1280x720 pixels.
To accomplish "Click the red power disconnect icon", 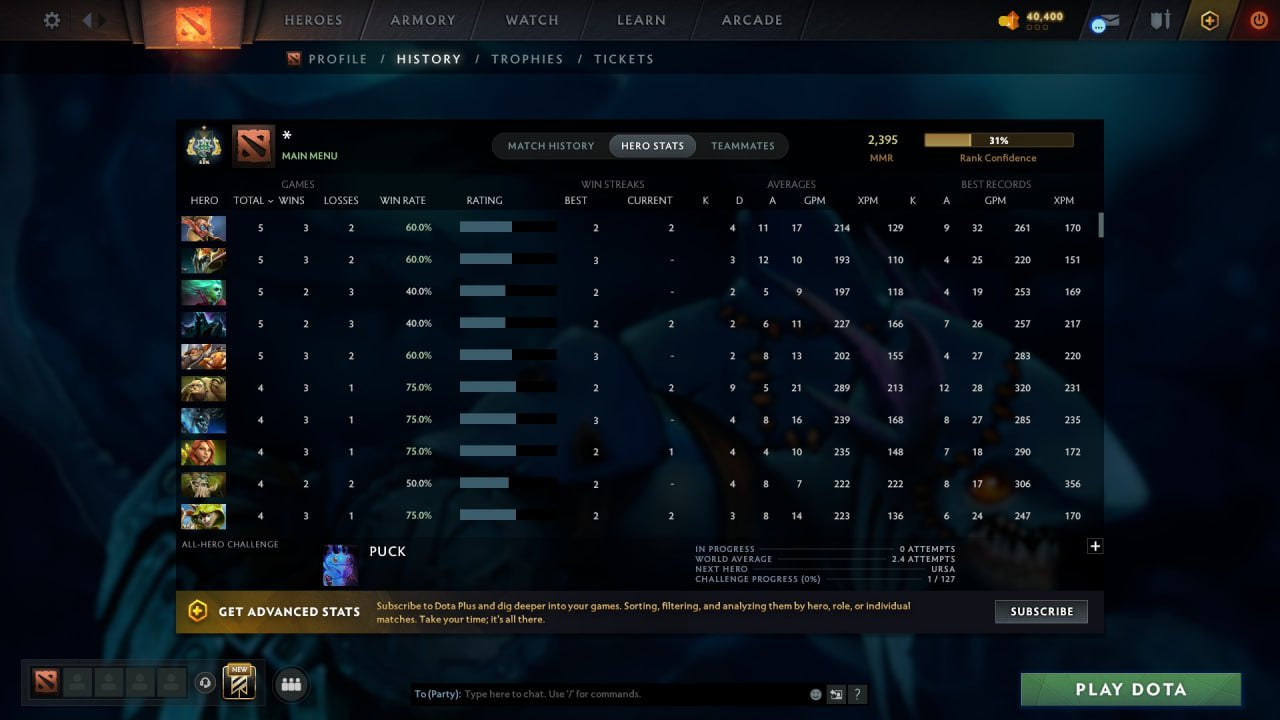I will pos(1258,19).
